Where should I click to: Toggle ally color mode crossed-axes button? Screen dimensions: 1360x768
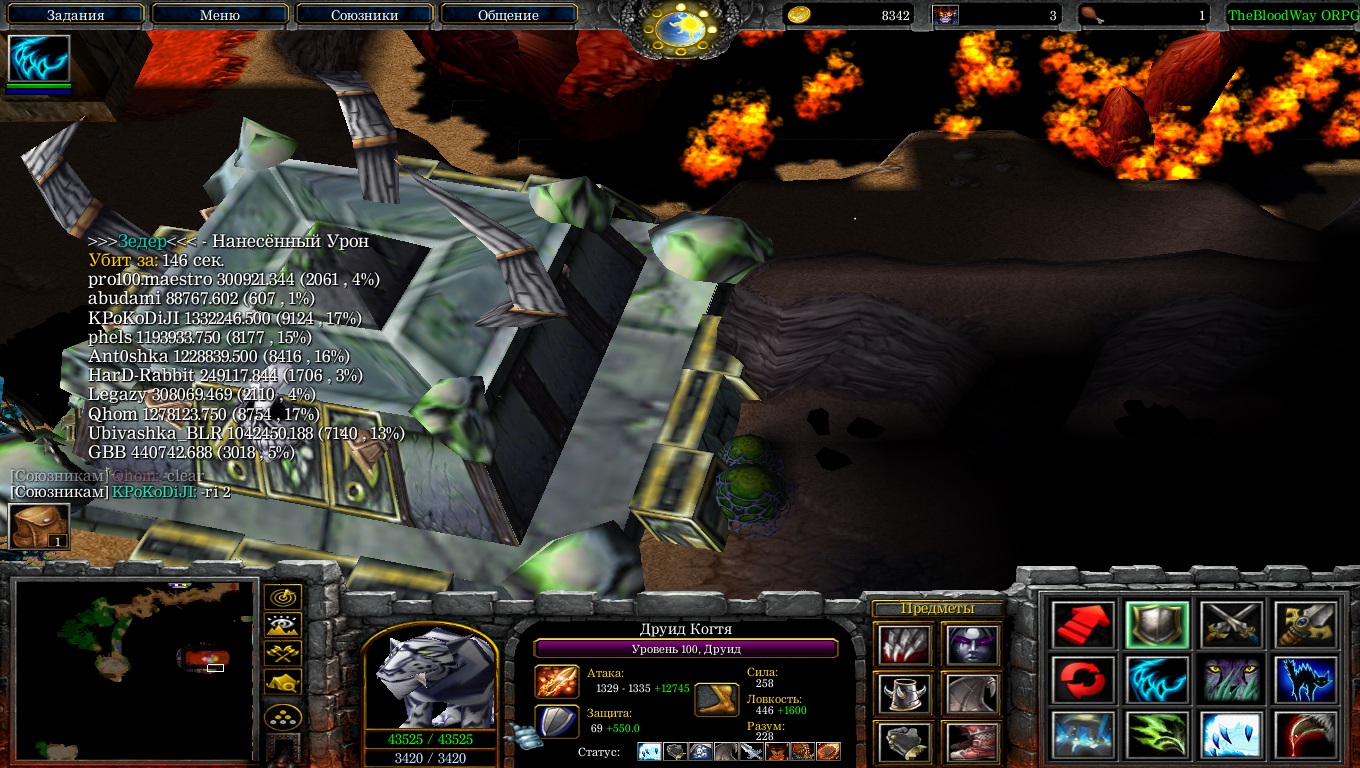(x=283, y=654)
